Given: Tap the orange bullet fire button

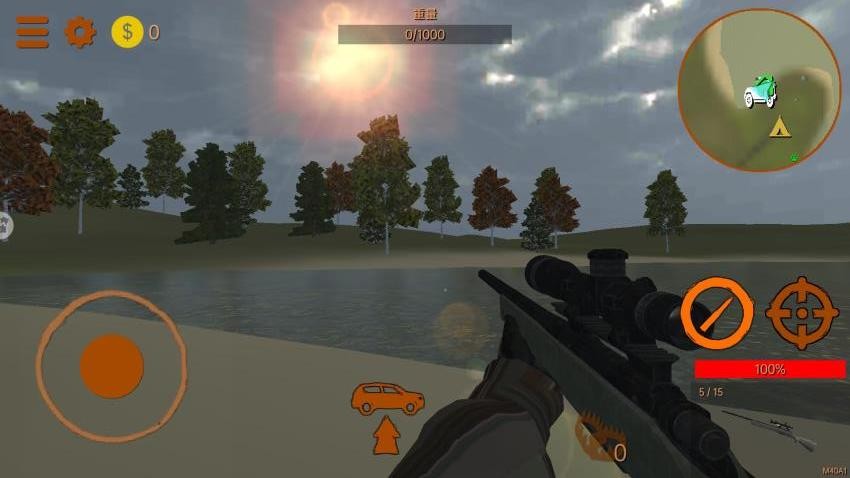Looking at the screenshot, I should 717,313.
